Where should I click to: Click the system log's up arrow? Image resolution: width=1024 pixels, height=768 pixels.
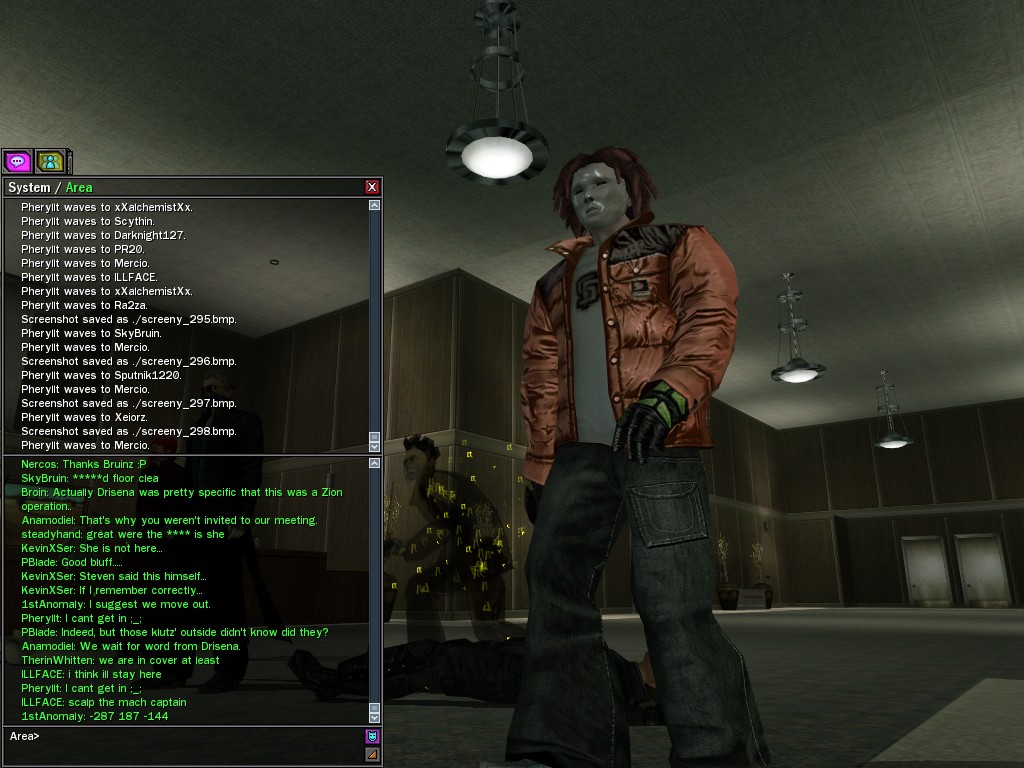tap(374, 205)
